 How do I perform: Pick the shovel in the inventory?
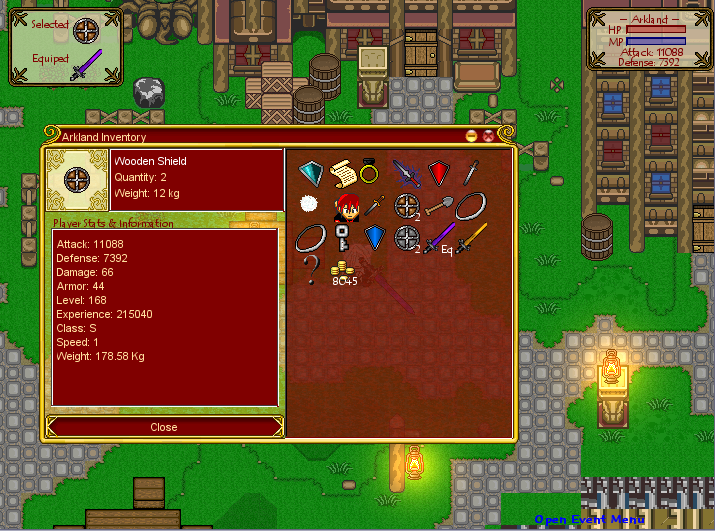(x=438, y=205)
